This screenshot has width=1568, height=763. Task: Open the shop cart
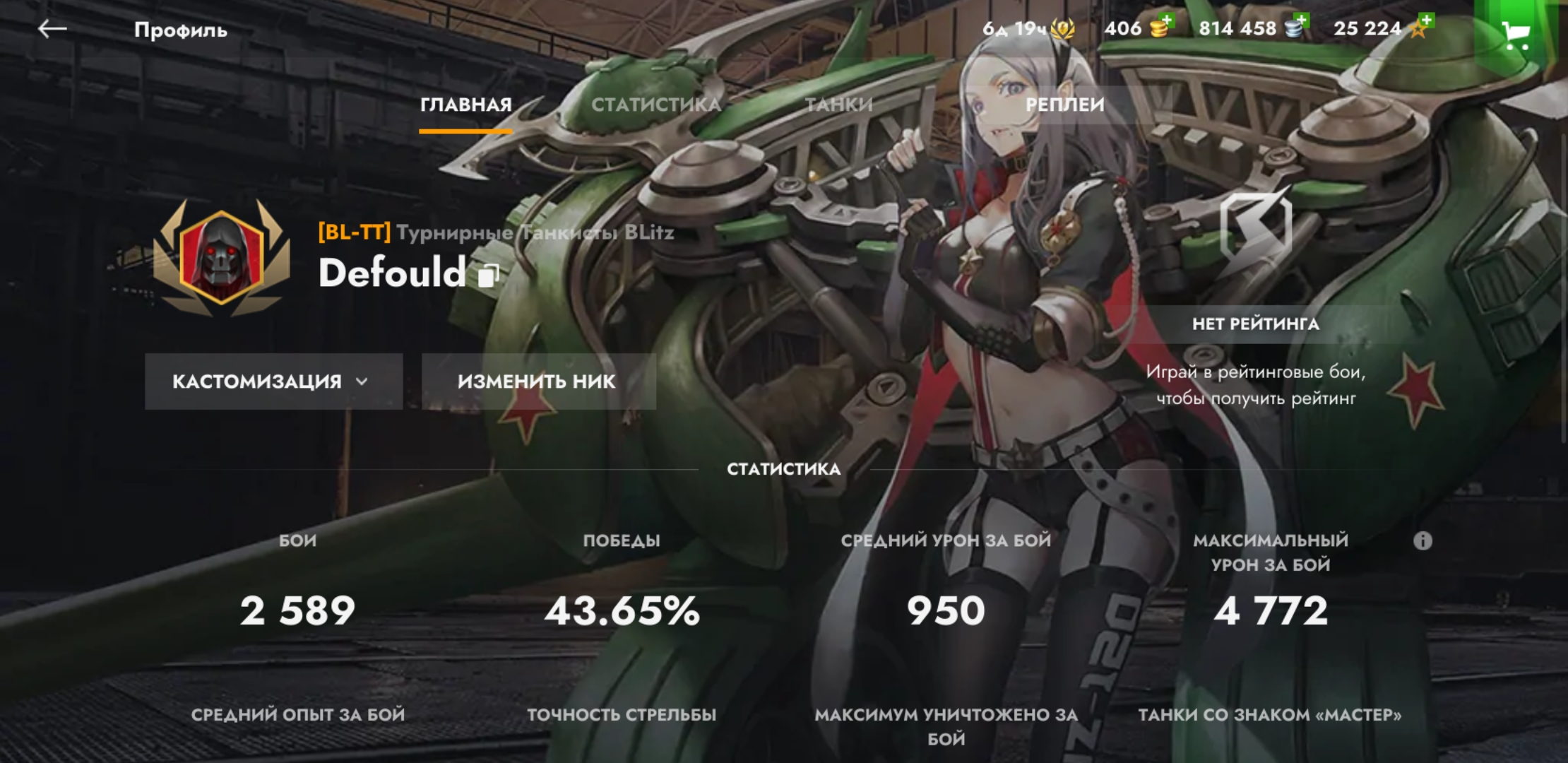coord(1516,34)
